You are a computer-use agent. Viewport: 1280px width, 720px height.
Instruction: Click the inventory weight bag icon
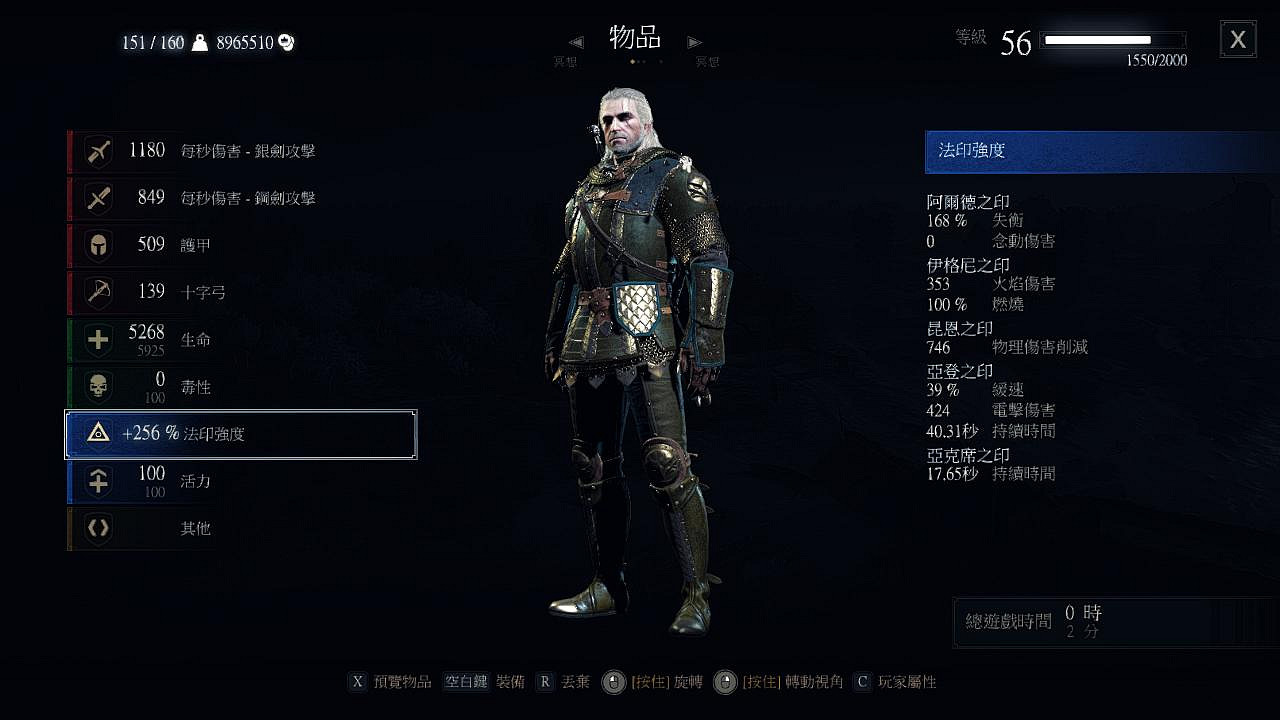click(202, 42)
